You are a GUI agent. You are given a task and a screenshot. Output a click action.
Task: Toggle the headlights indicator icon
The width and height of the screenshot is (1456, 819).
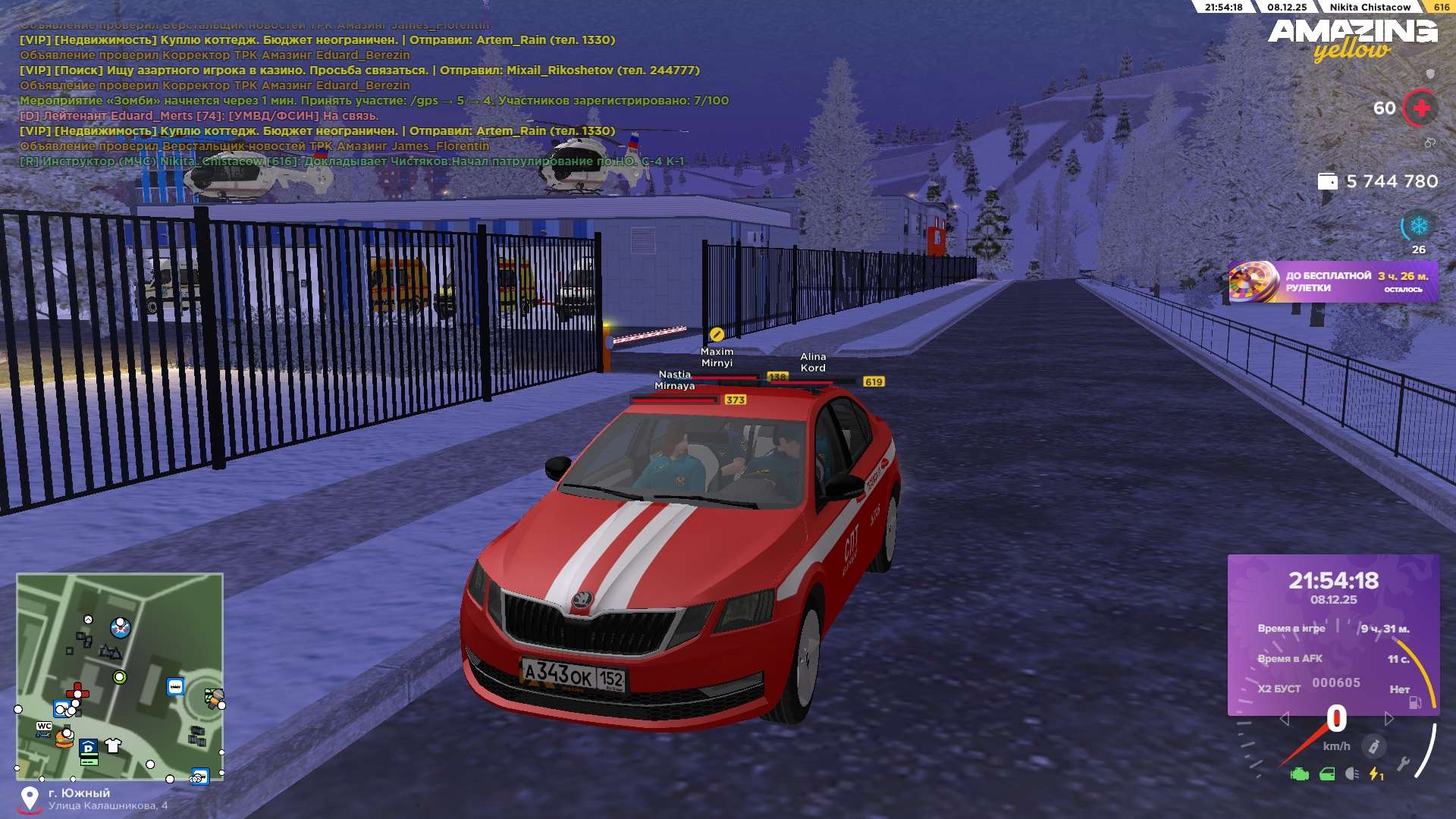(x=1351, y=774)
